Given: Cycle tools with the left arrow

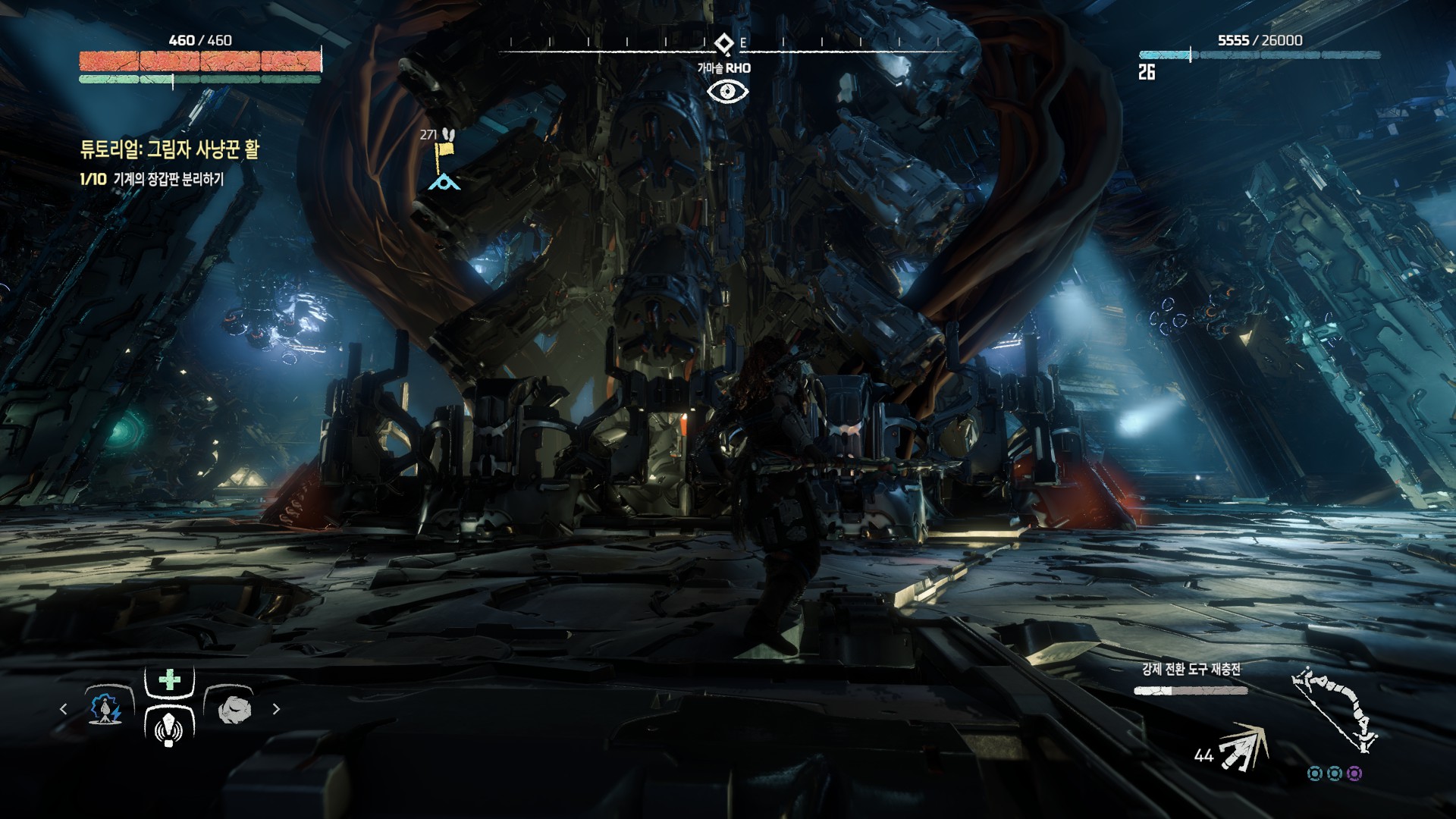Looking at the screenshot, I should pos(64,709).
